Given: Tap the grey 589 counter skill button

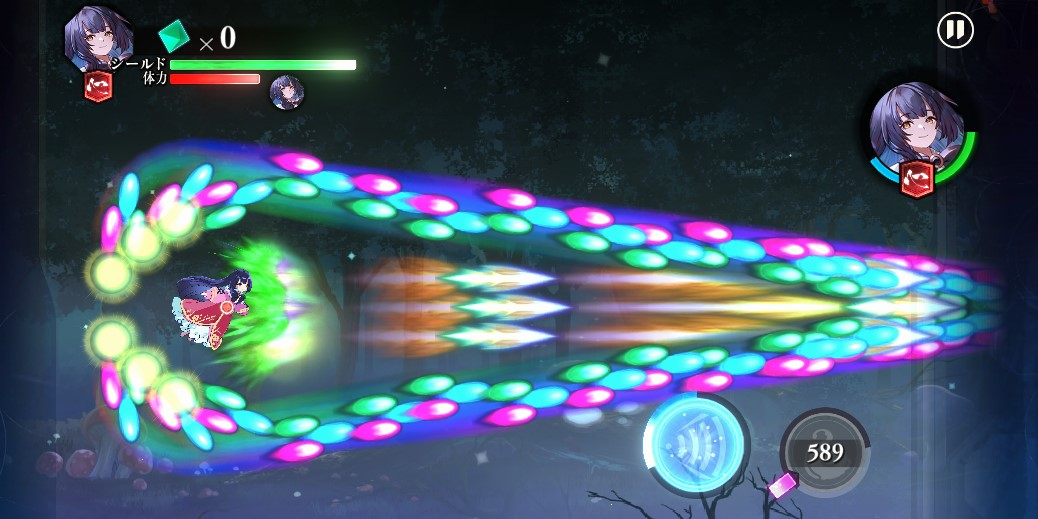Looking at the screenshot, I should coord(824,452).
